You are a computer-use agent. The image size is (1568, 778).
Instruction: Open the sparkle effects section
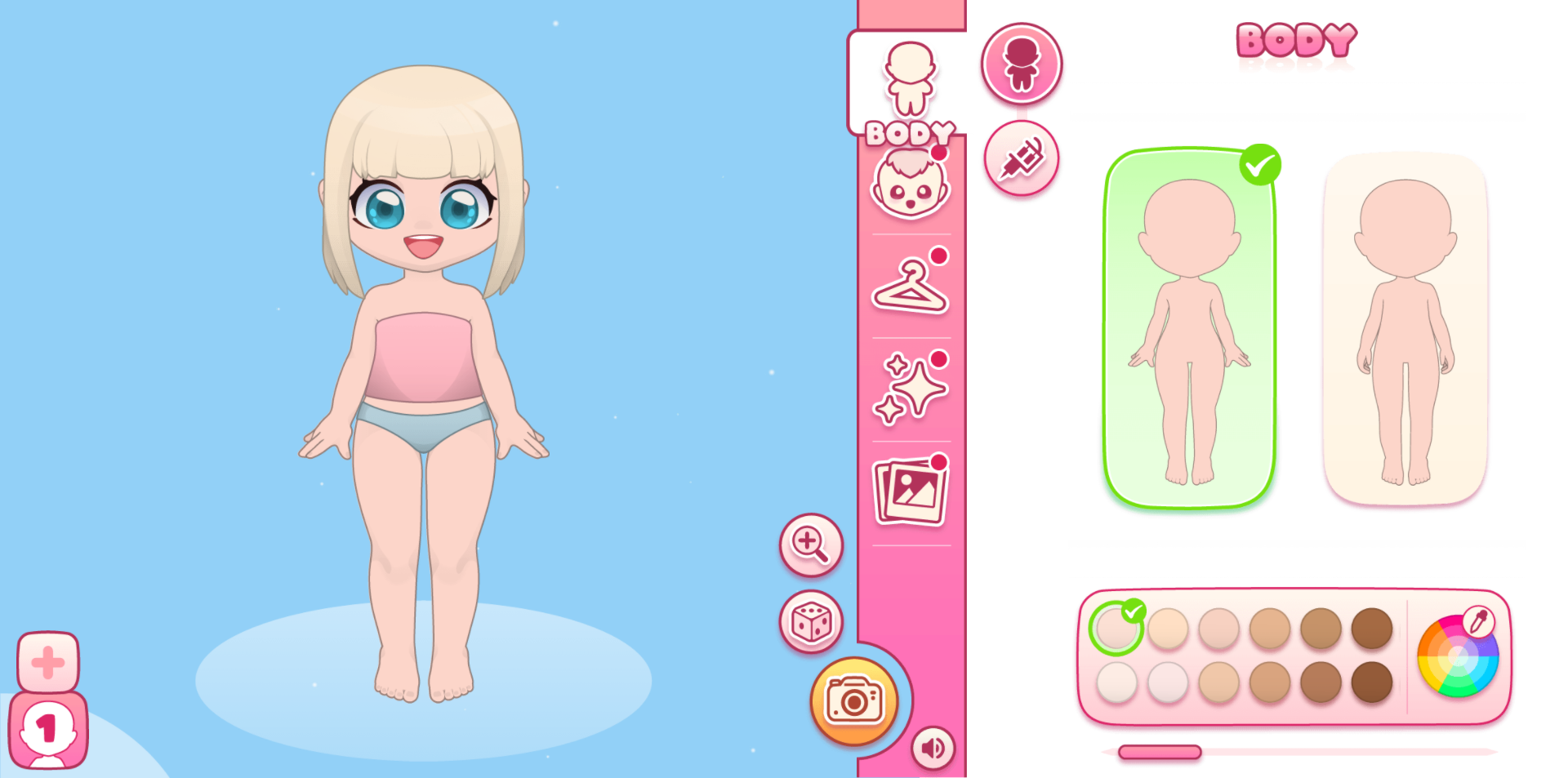coord(909,388)
